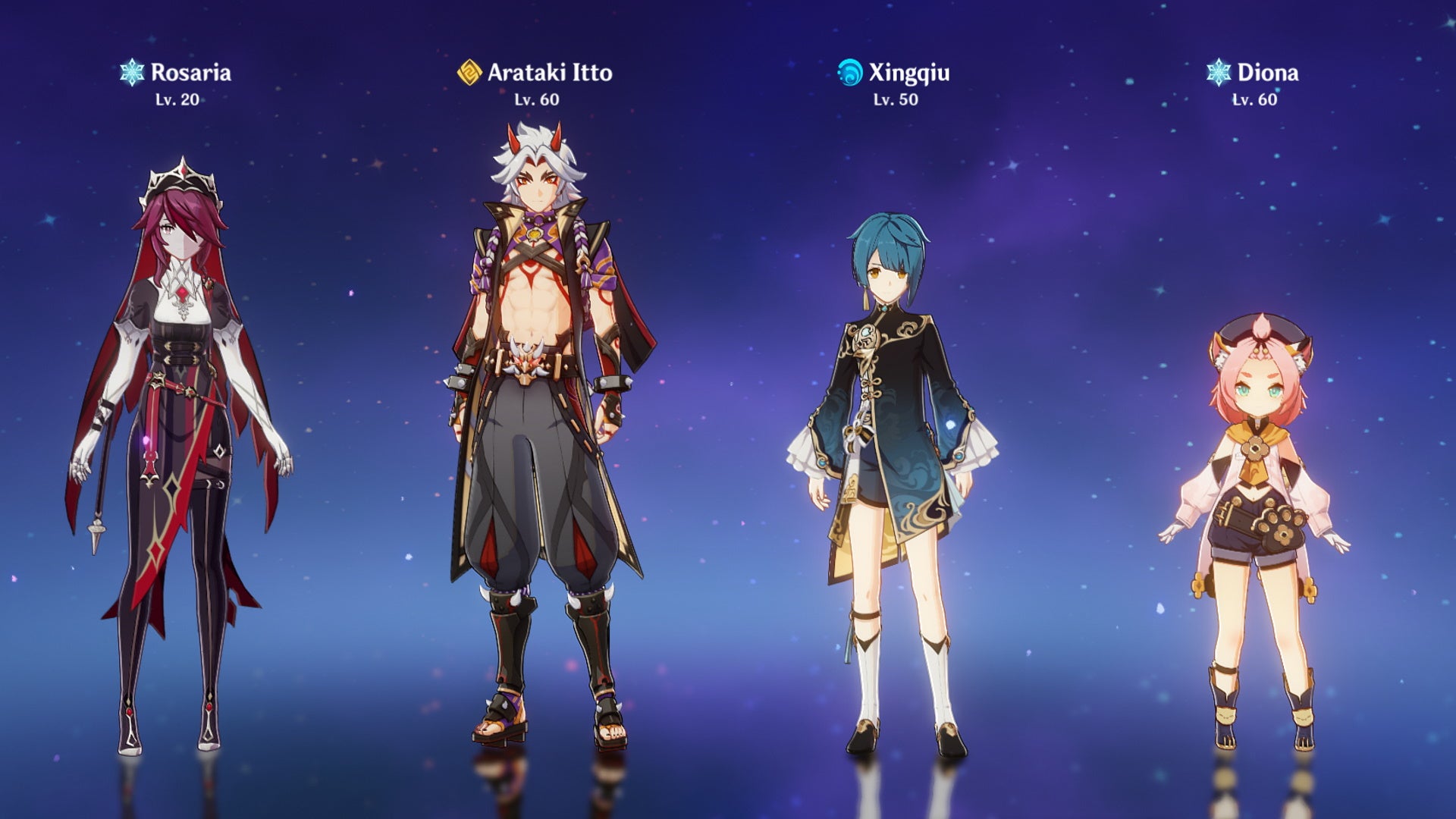This screenshot has width=1456, height=819.
Task: Click the Xingqiu name text
Action: pos(909,73)
